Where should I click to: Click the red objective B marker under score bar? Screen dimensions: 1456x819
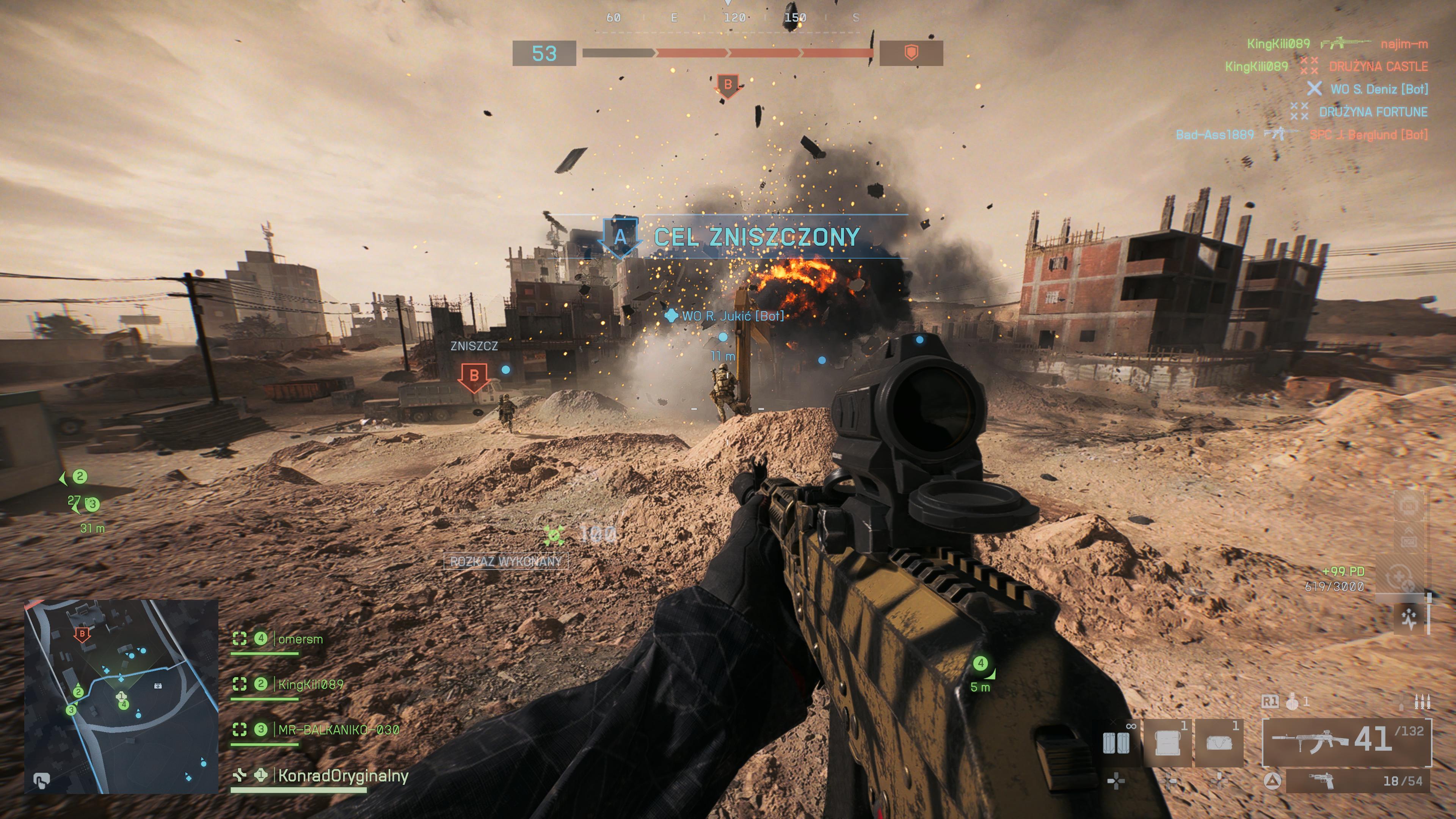[728, 85]
